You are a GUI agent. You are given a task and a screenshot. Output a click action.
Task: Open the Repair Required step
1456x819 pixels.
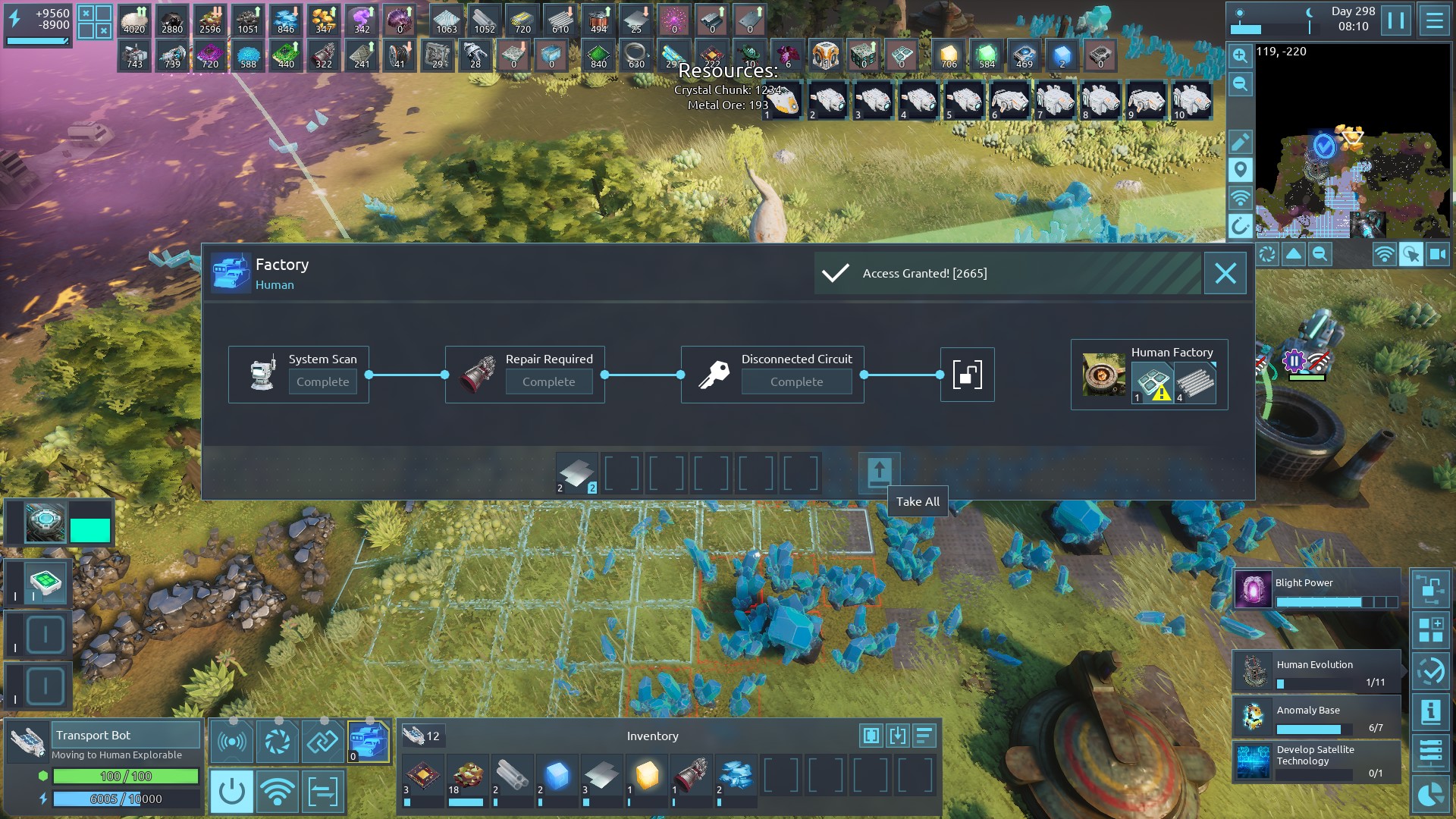click(x=525, y=374)
